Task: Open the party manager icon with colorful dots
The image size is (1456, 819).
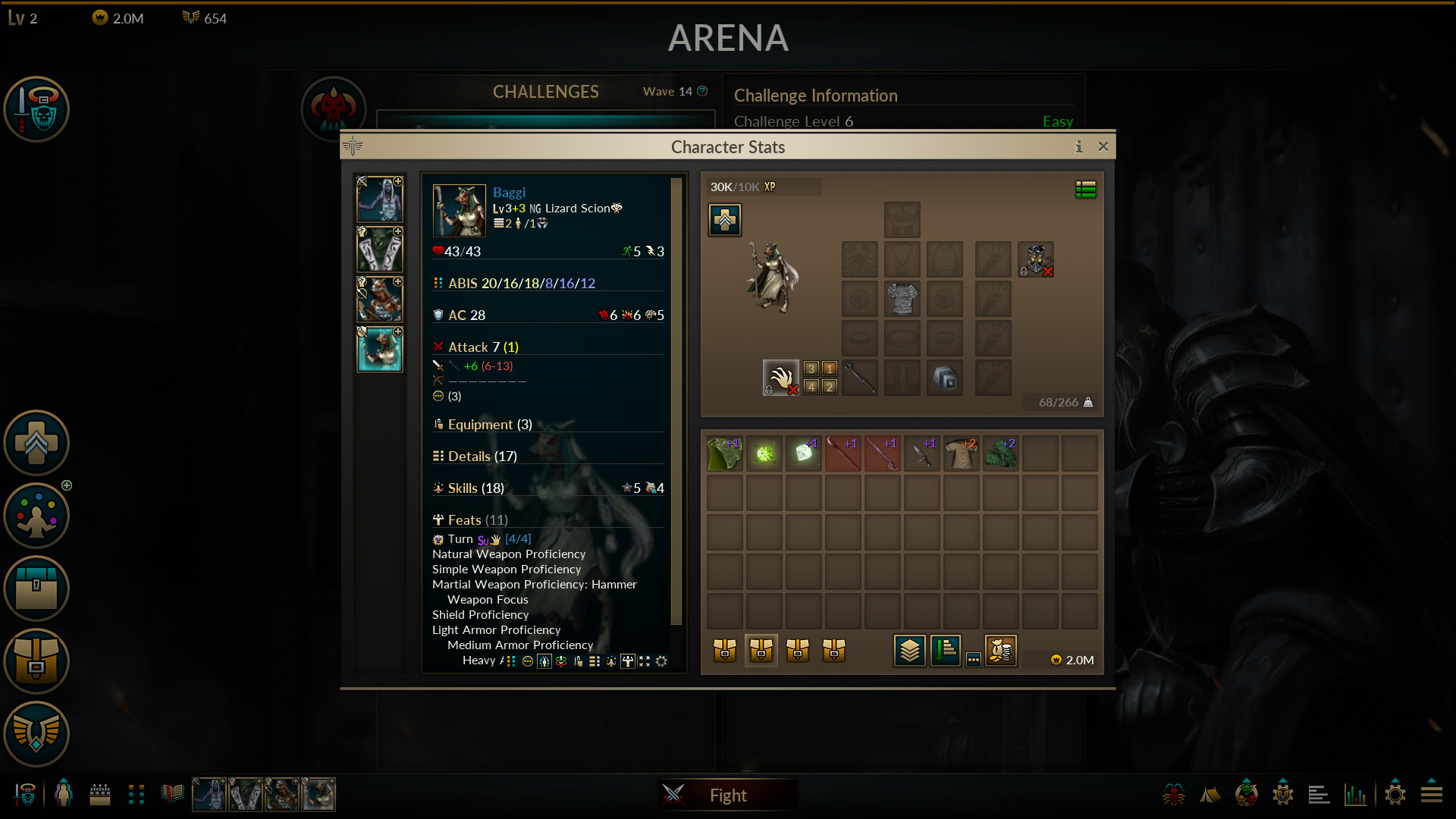Action: click(36, 516)
